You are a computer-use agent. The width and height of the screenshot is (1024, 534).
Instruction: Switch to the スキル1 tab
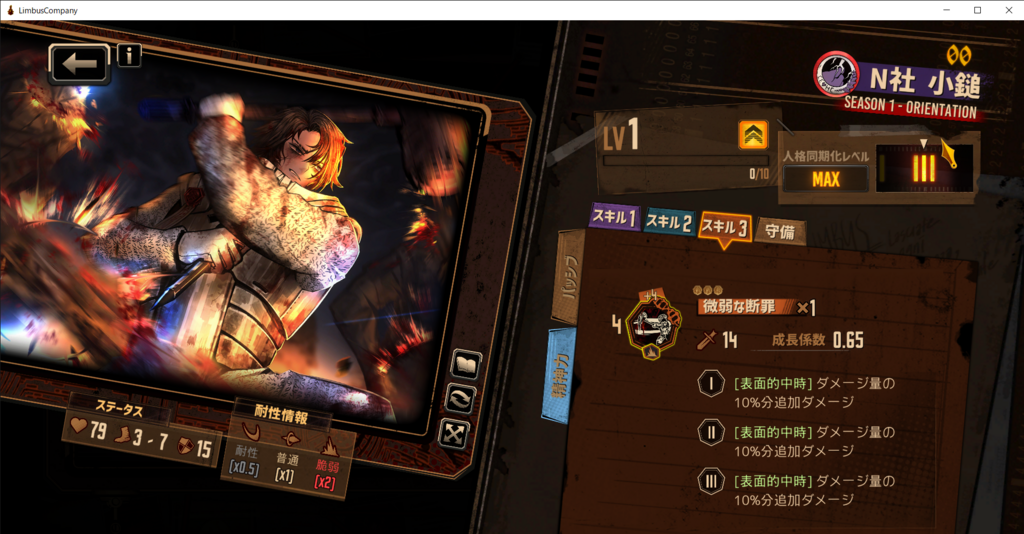click(x=614, y=219)
